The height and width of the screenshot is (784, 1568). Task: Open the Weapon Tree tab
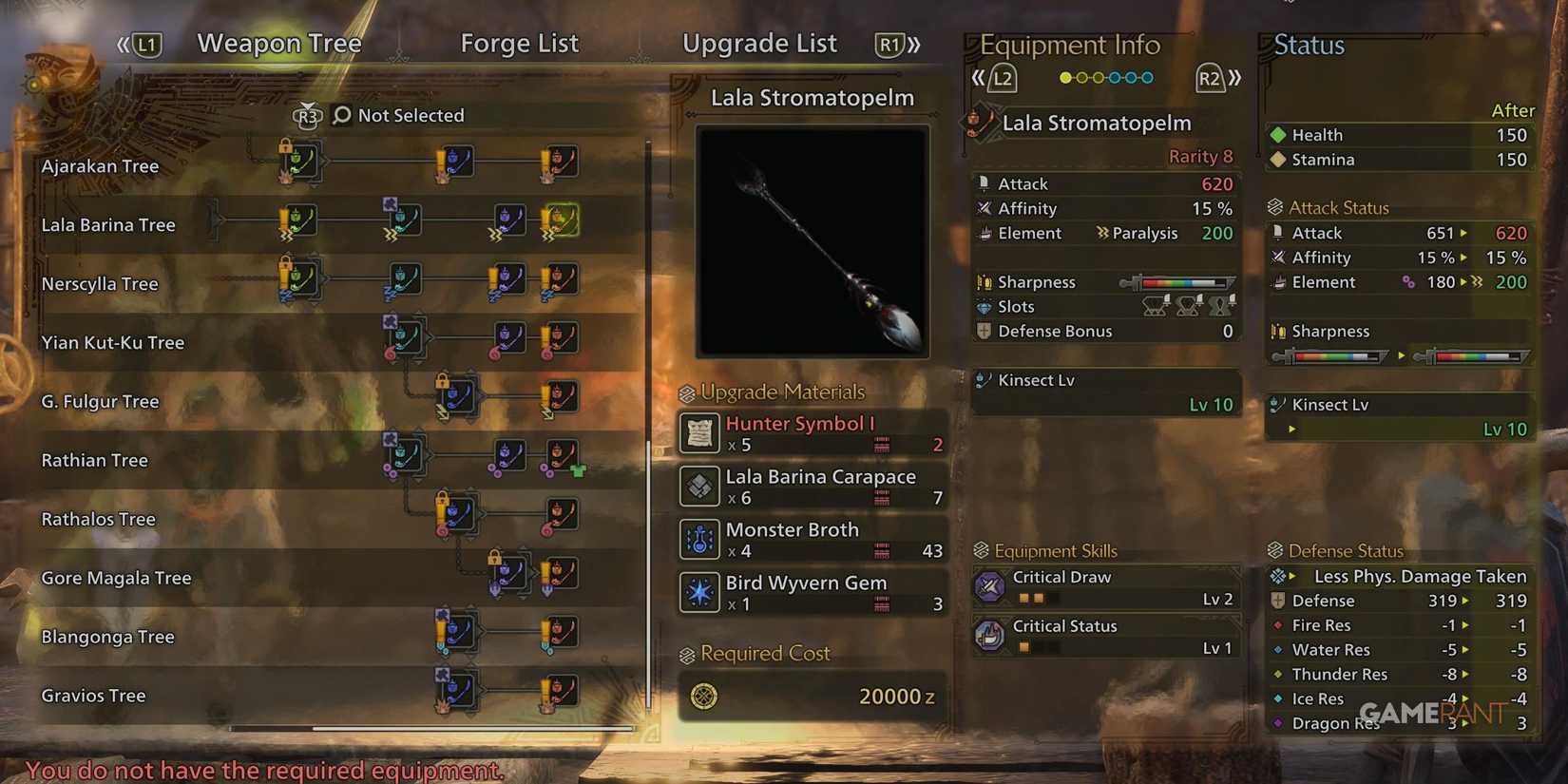click(x=278, y=43)
